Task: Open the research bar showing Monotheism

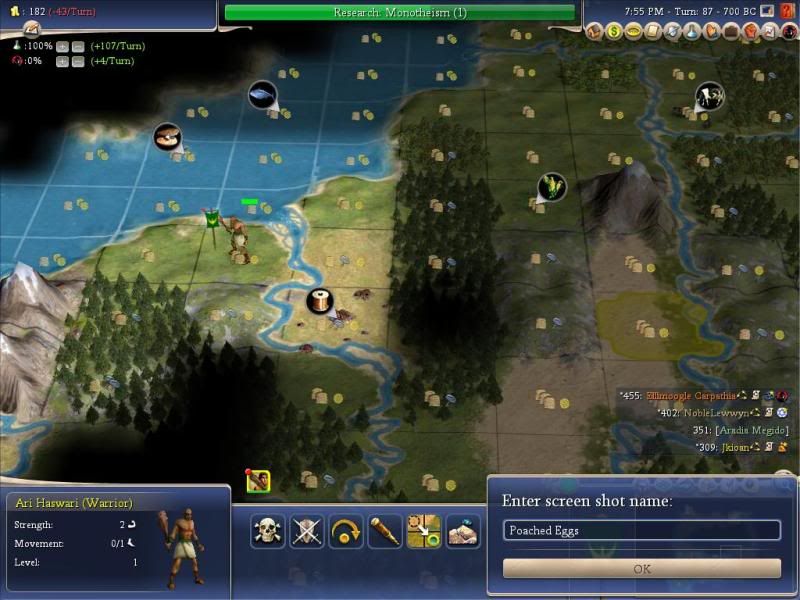Action: tap(399, 12)
